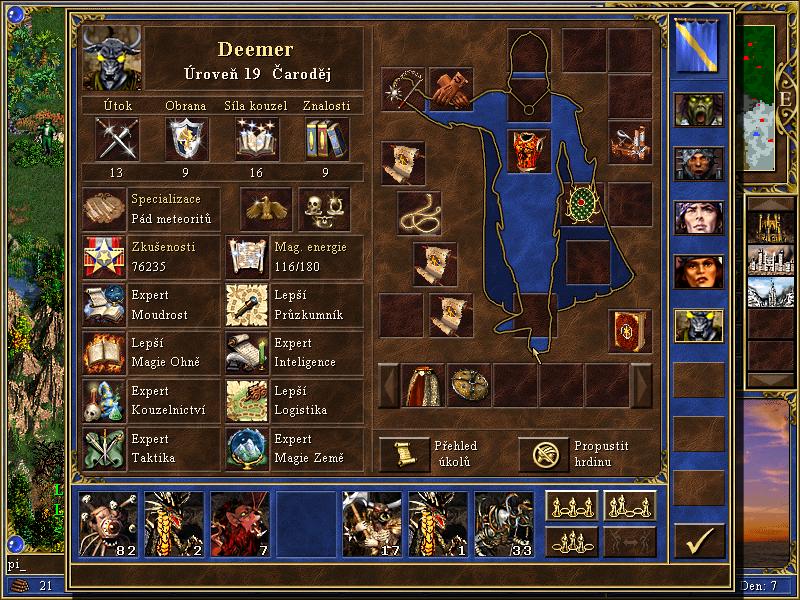Select the green round shield artifact
This screenshot has height=600, width=800.
pyautogui.click(x=583, y=204)
